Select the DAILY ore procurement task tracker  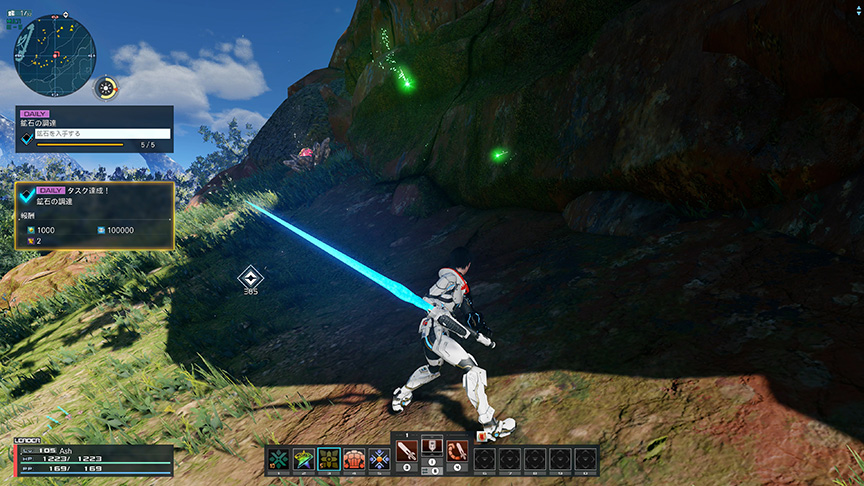tap(95, 129)
